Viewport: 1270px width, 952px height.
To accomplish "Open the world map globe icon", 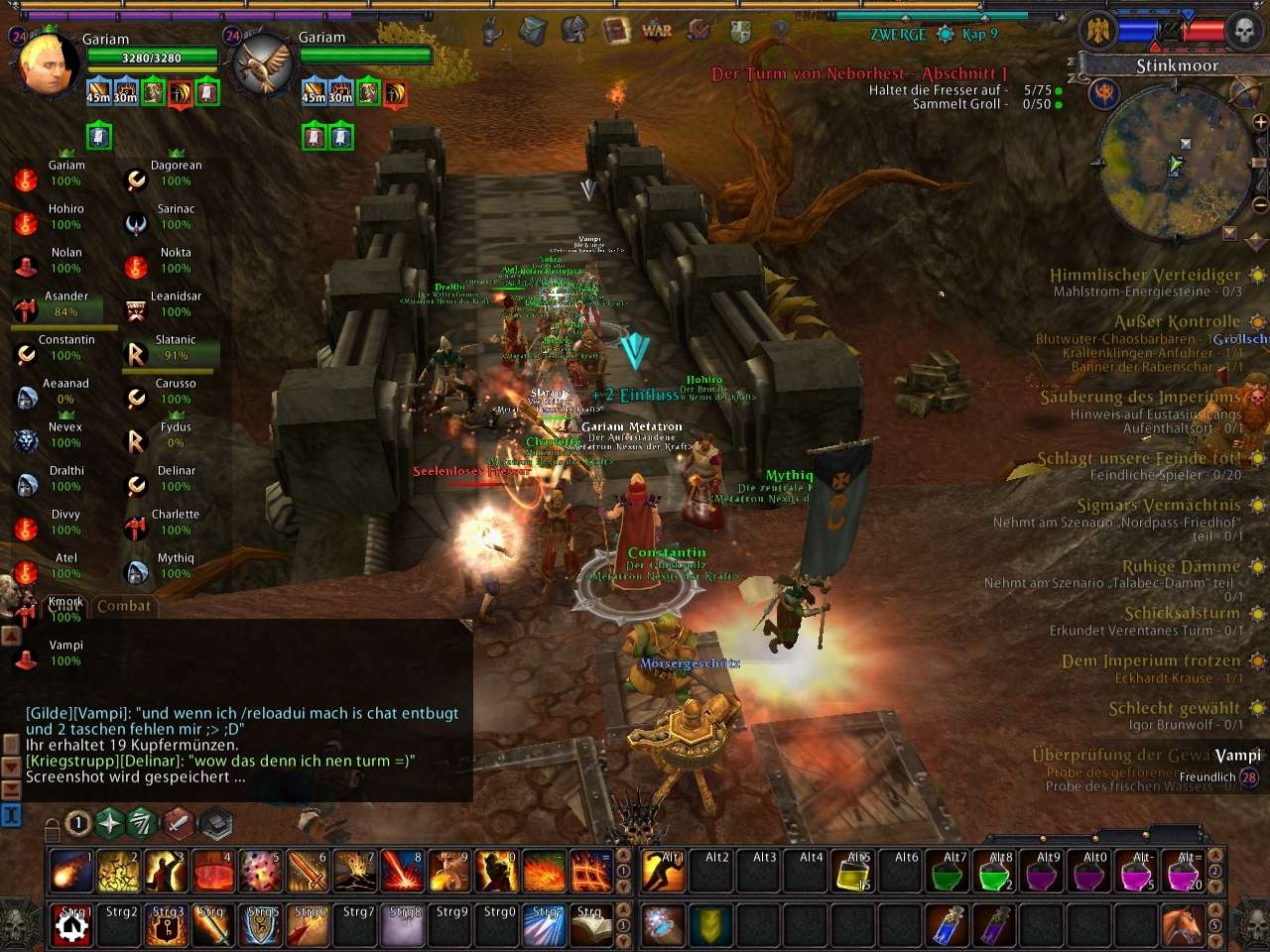I will tap(1244, 92).
